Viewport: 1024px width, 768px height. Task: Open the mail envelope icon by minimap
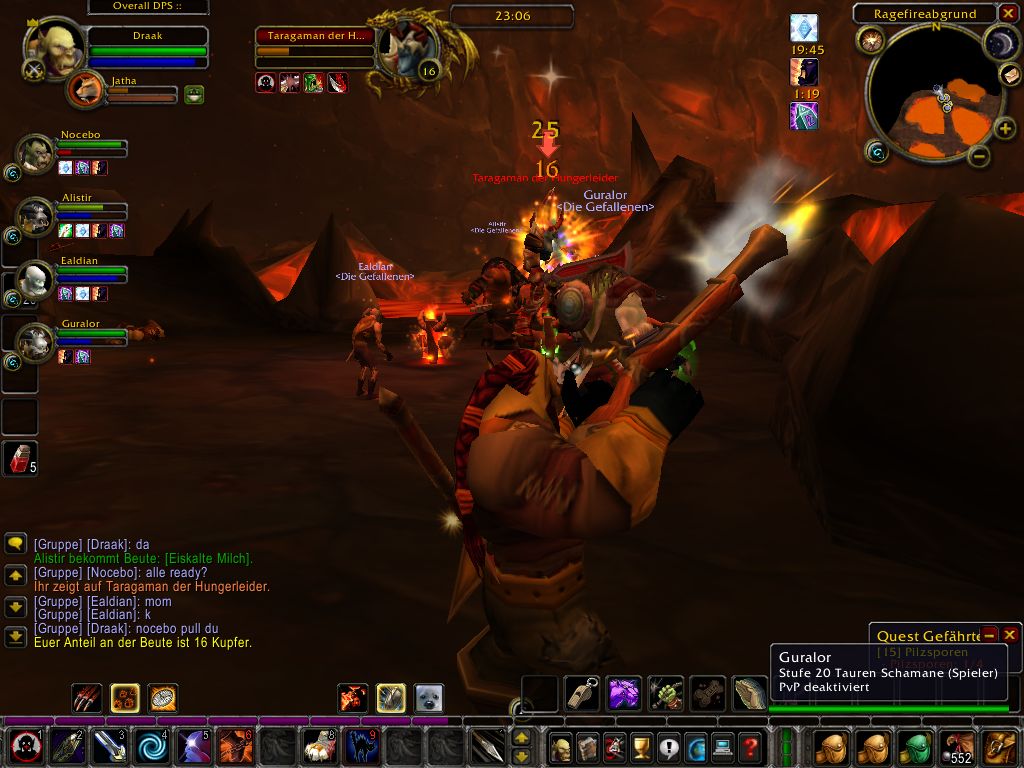(x=1010, y=75)
